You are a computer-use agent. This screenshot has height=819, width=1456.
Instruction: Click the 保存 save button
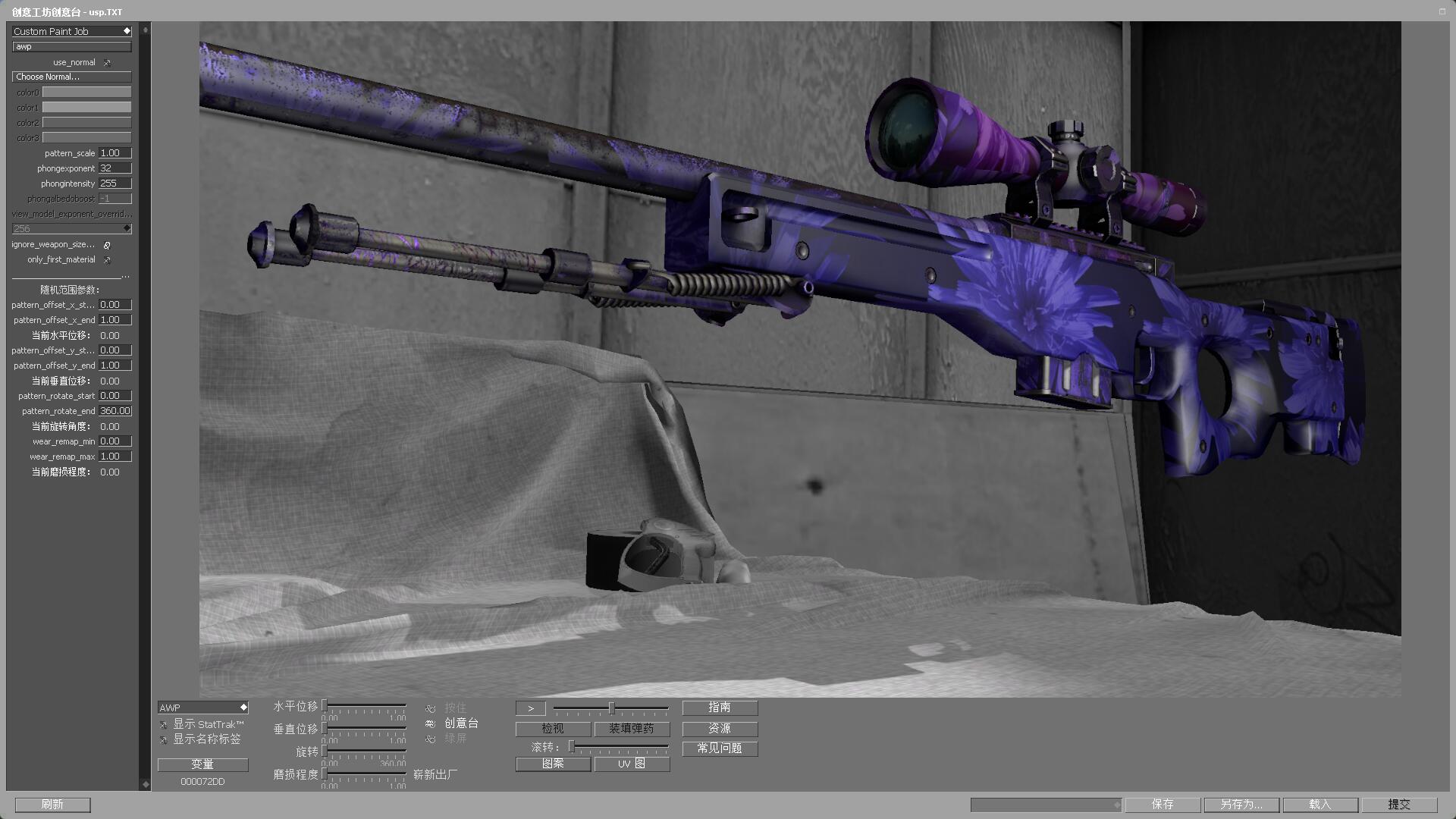1163,805
